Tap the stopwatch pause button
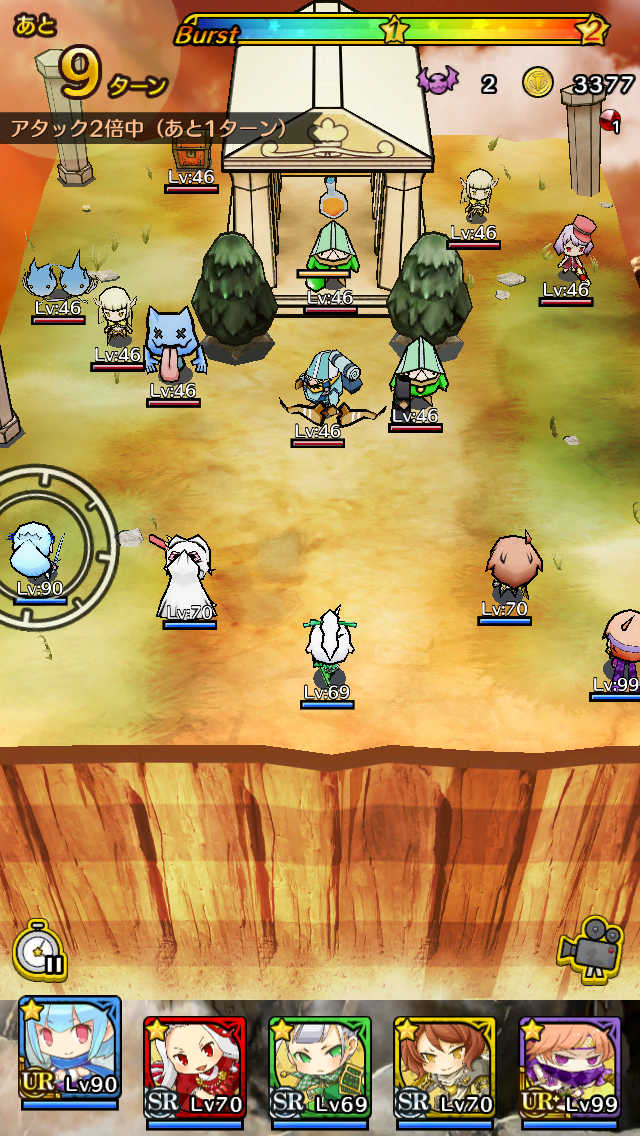This screenshot has width=640, height=1136. (40, 949)
